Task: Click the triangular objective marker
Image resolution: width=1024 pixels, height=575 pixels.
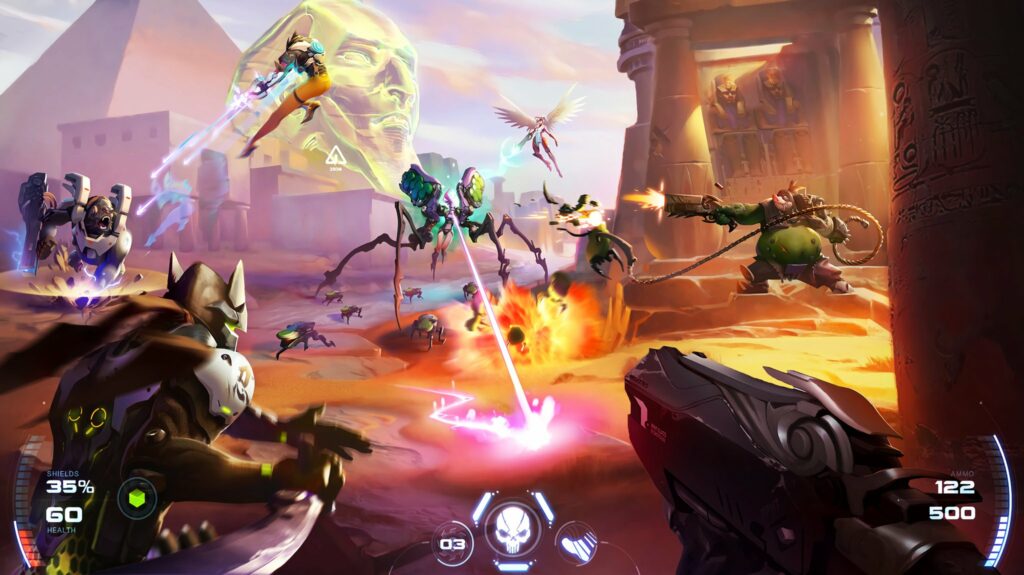Action: point(335,156)
